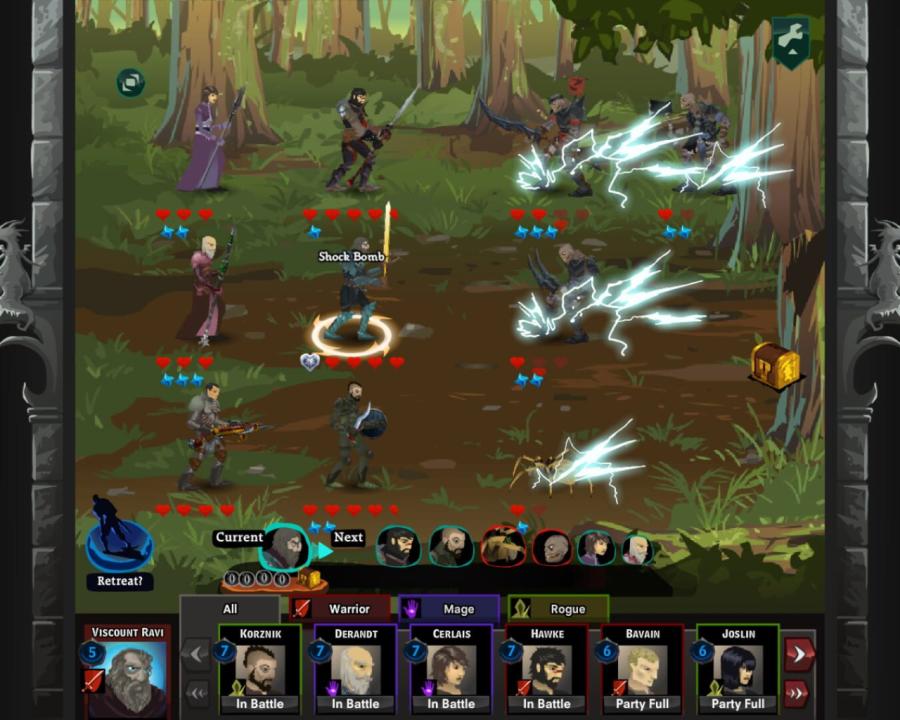Page roster left with single grey arrow
The image size is (900, 720).
198,655
